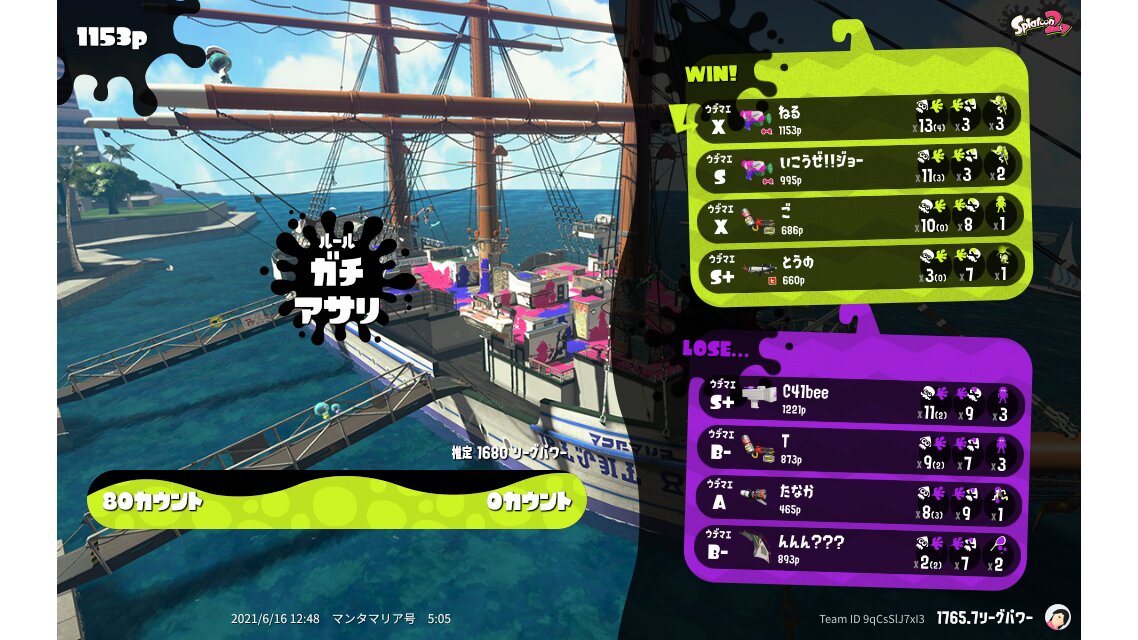Open the profile avatar beside the league power

(x=1057, y=617)
